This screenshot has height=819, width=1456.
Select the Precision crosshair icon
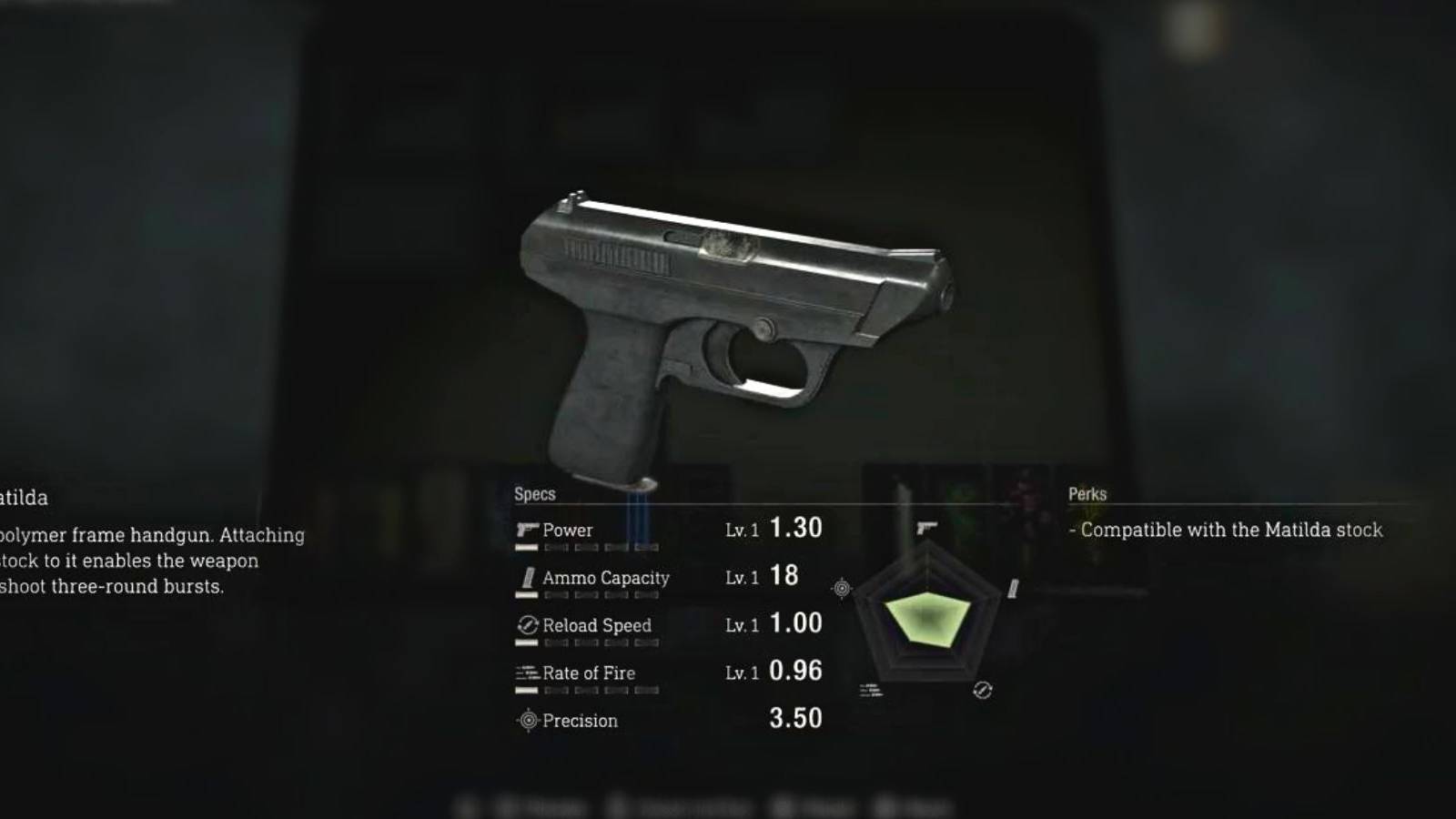pyautogui.click(x=526, y=720)
